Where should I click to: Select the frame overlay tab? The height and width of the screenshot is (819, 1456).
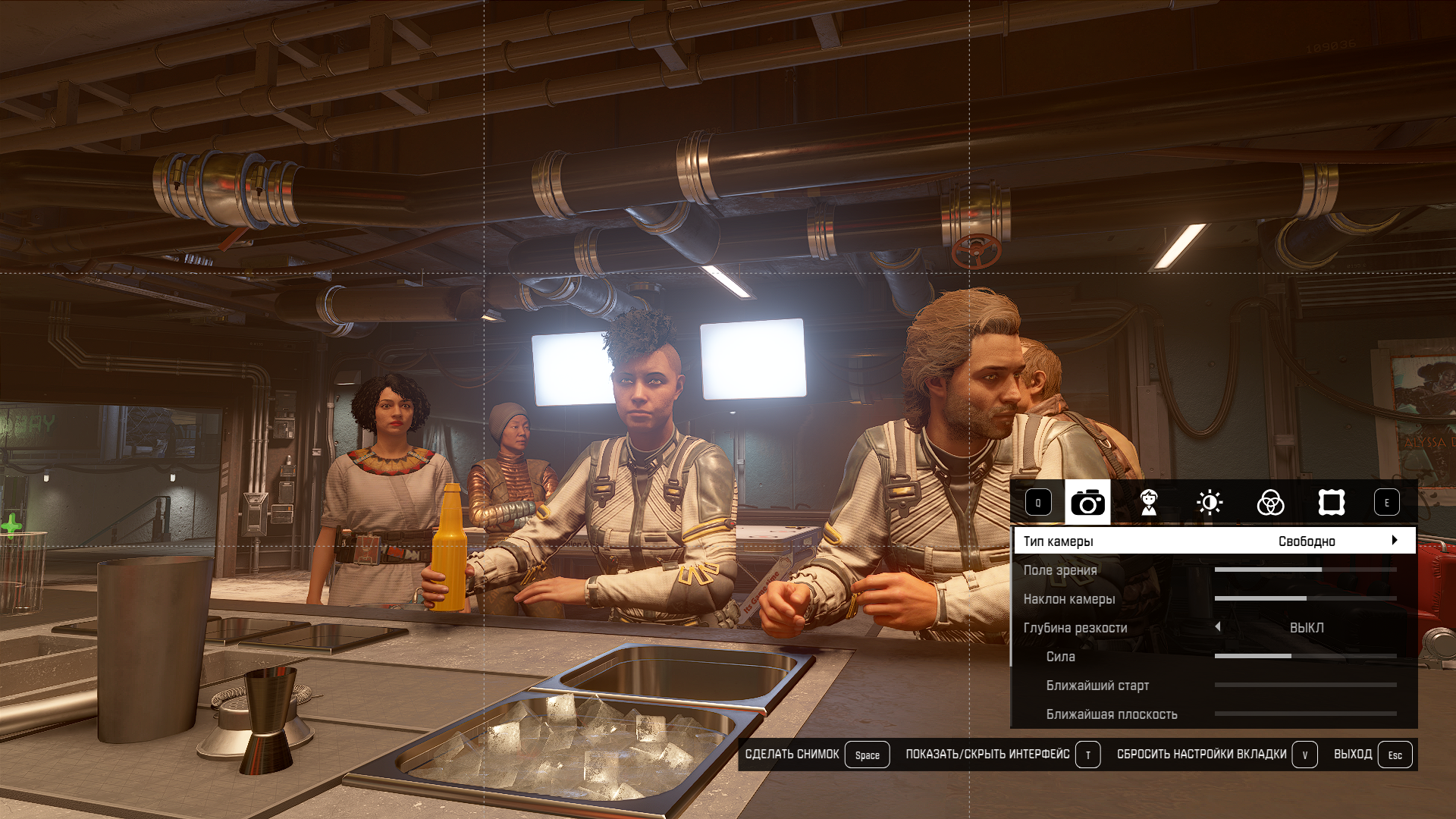1332,502
